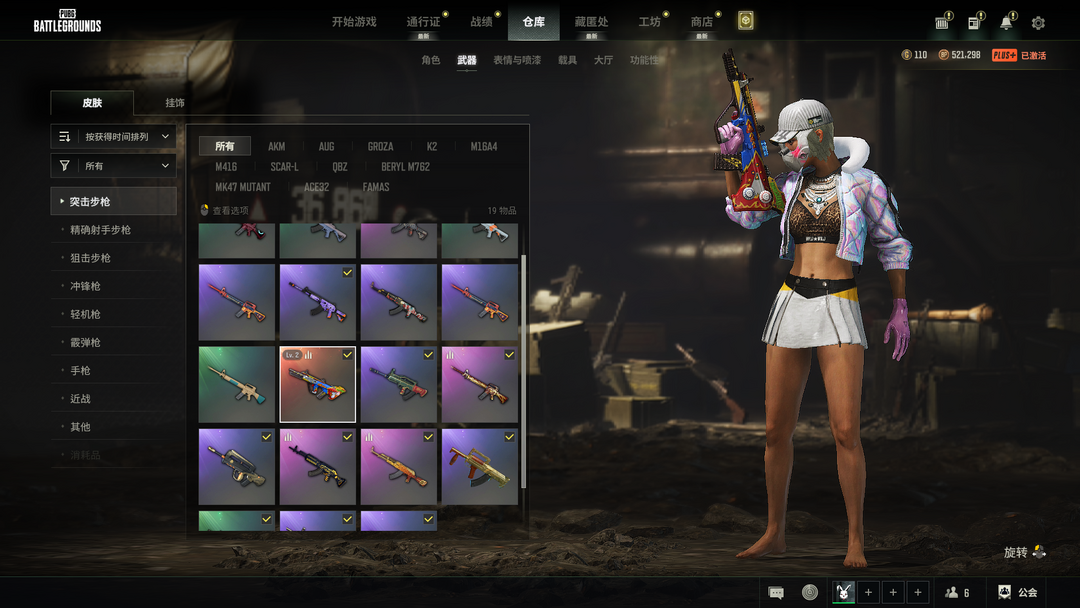
Task: Choose the 狙击步枪 sniper rifle category
Action: [x=90, y=258]
